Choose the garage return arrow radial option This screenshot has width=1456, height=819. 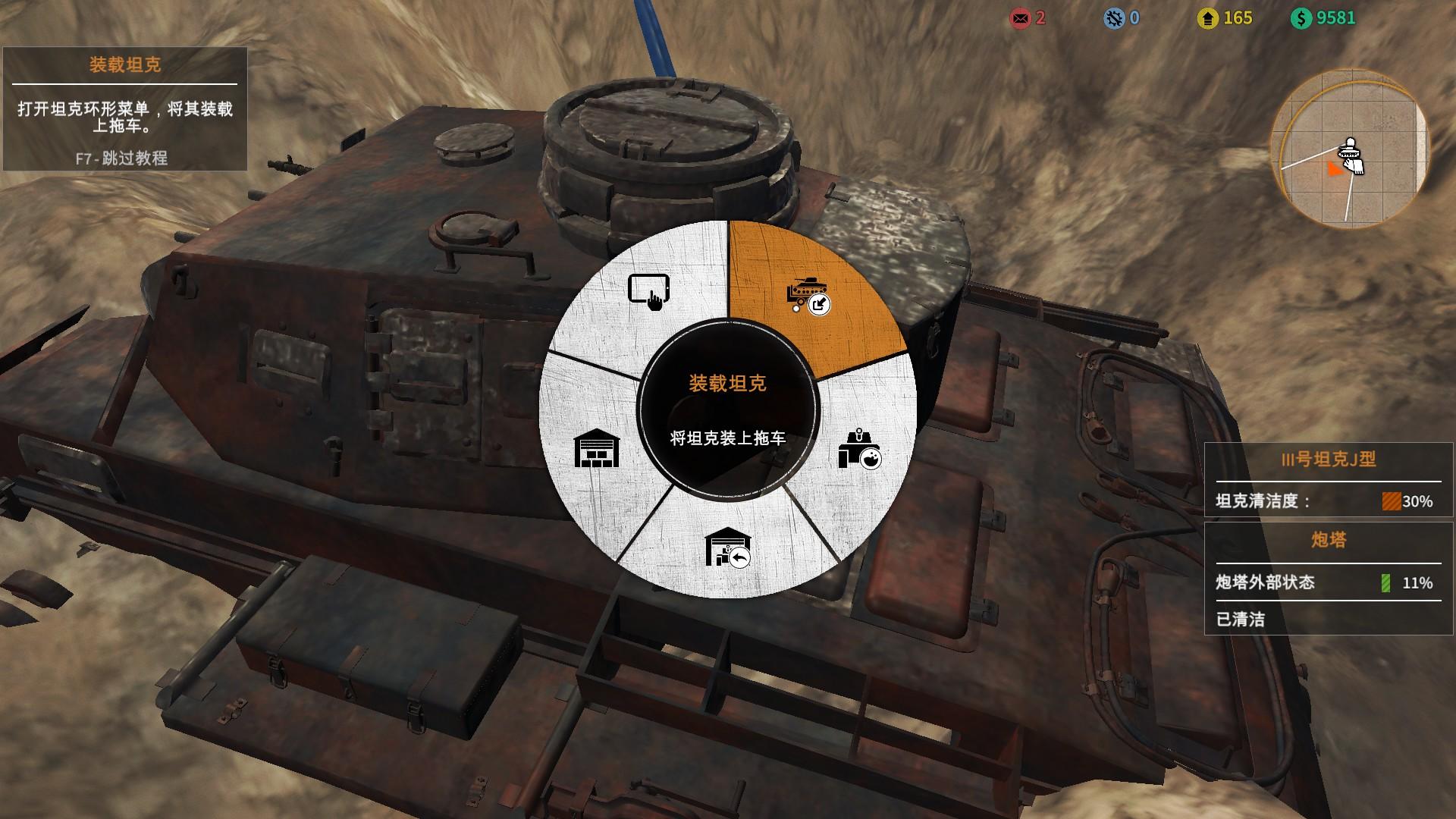(x=726, y=547)
